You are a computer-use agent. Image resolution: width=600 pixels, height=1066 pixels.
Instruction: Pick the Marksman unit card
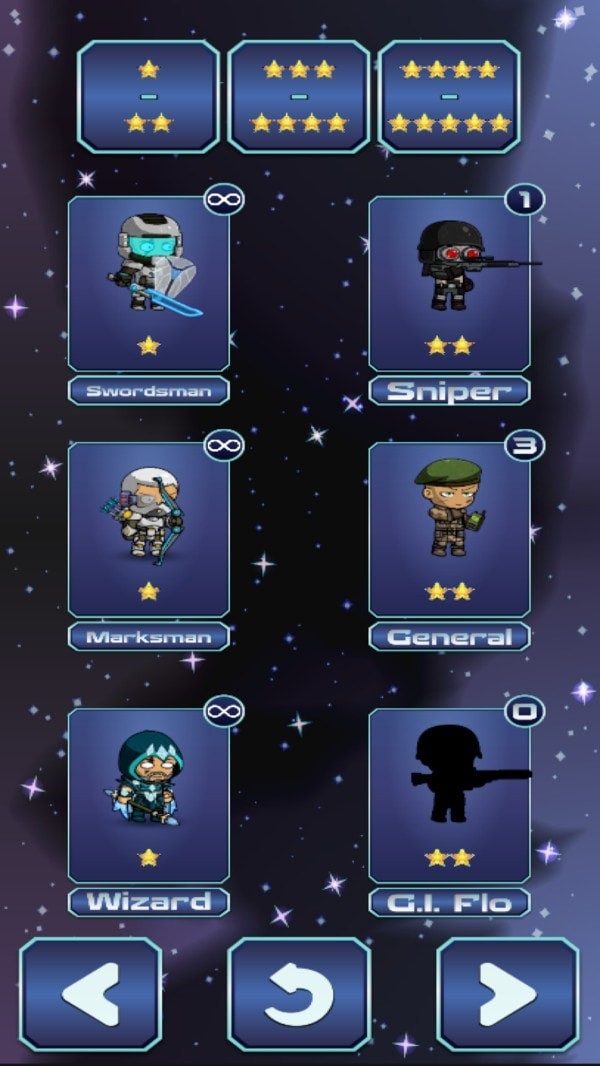tap(149, 530)
